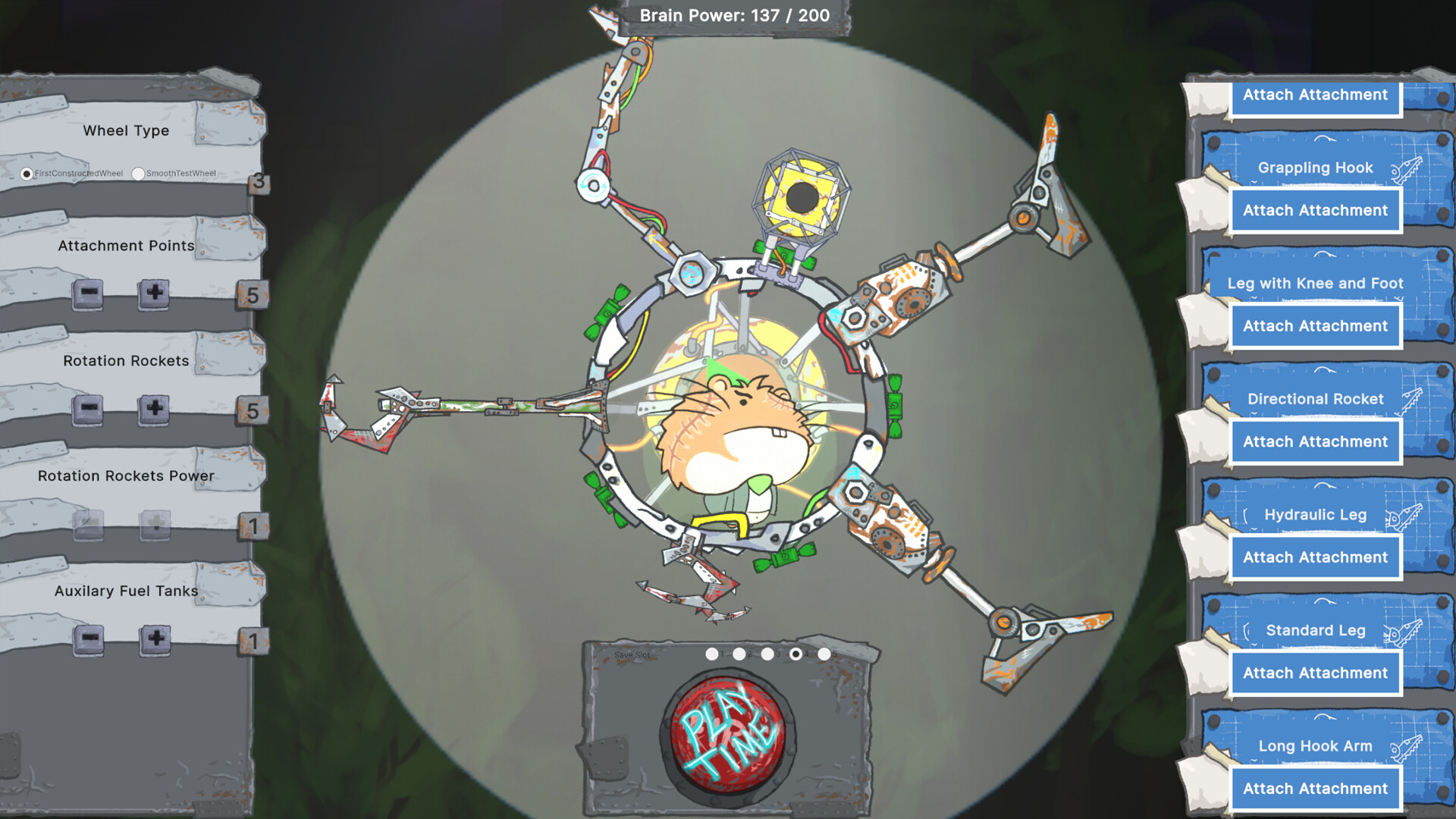
Task: Click the plus icon under Auxilary Fuel Tanks
Action: [x=154, y=639]
